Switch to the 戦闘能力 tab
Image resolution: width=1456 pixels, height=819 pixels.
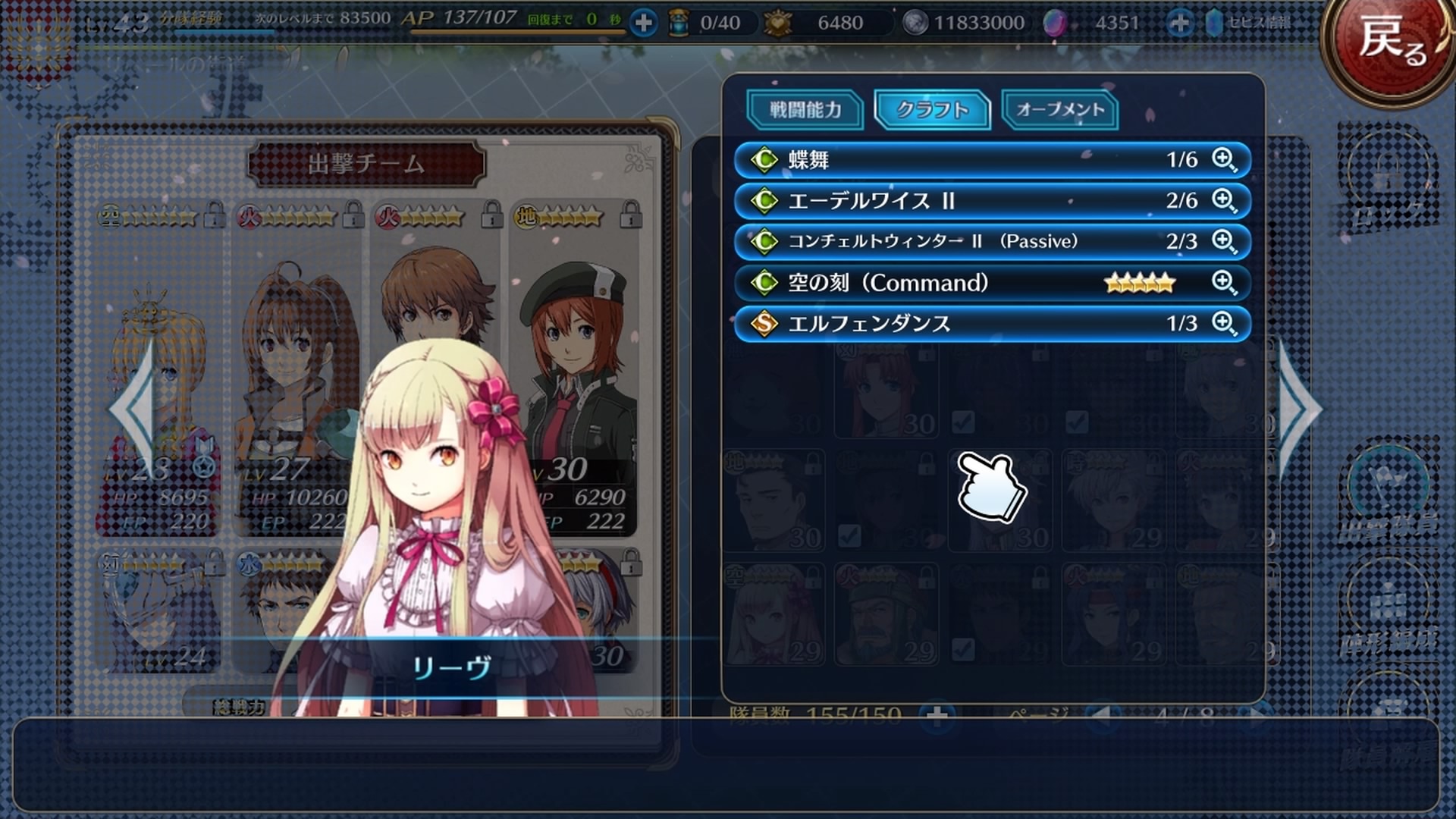point(805,110)
